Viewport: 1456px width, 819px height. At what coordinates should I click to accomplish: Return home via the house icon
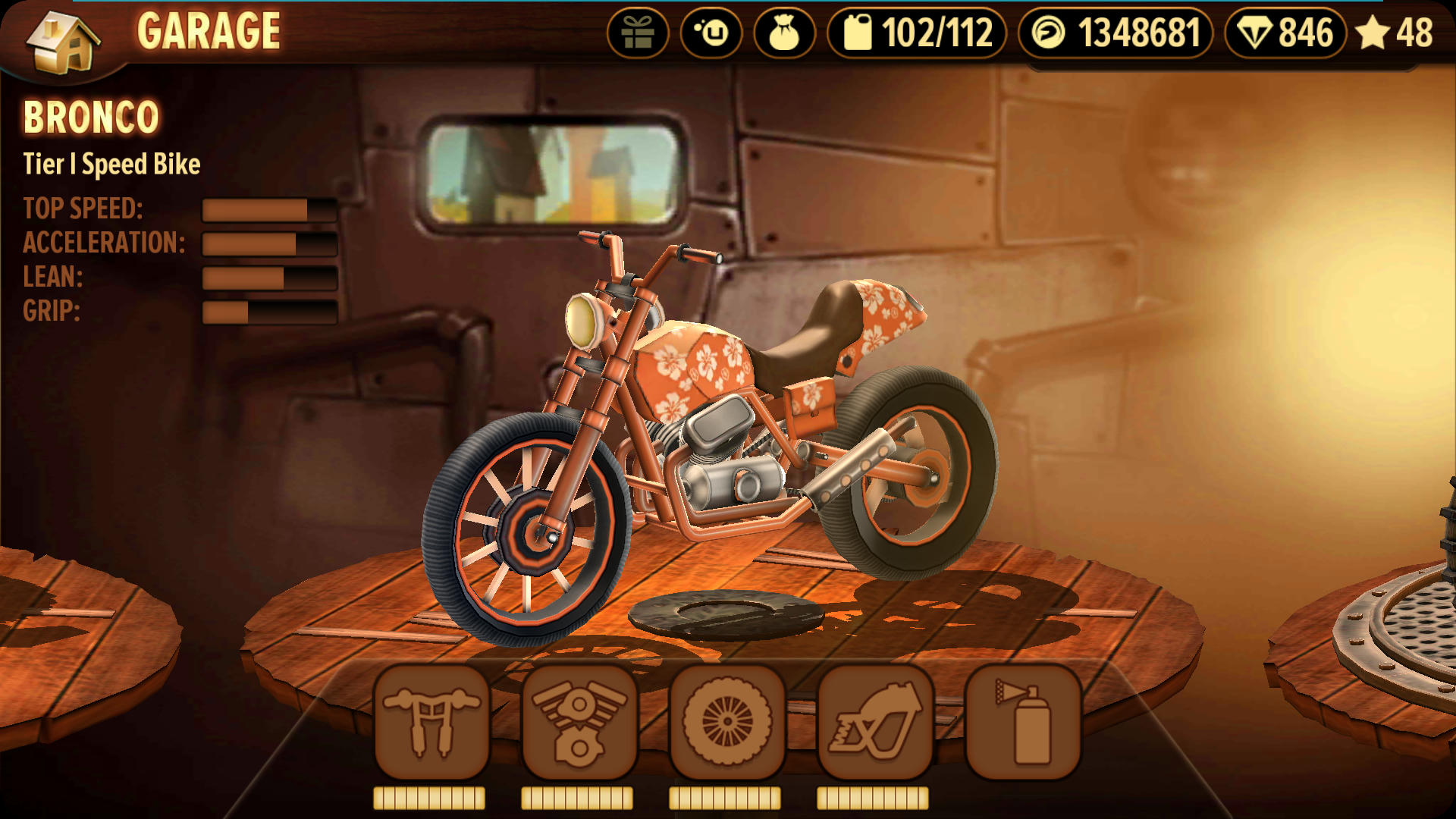click(x=62, y=39)
